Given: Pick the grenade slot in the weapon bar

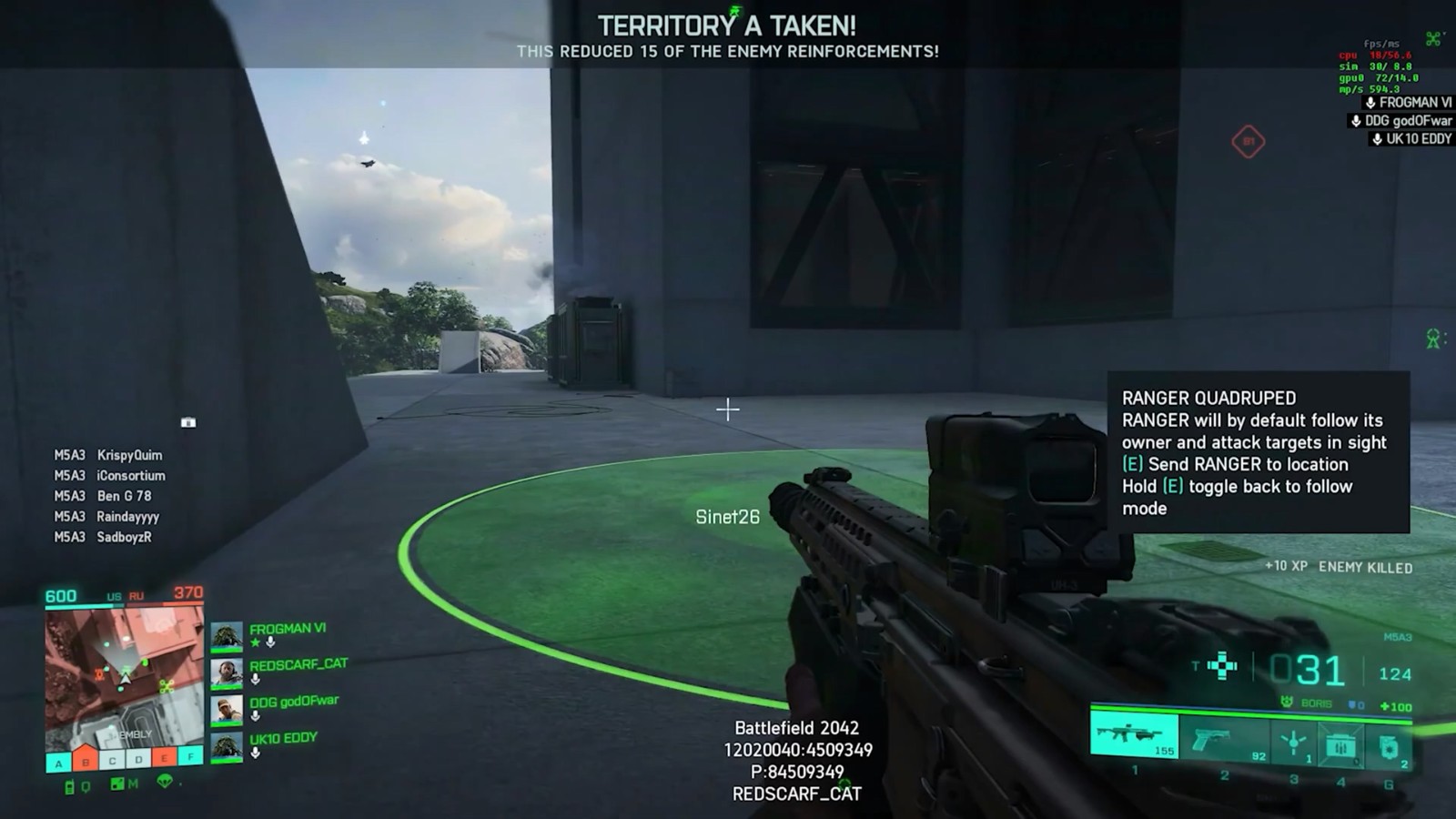Looking at the screenshot, I should tap(1389, 748).
